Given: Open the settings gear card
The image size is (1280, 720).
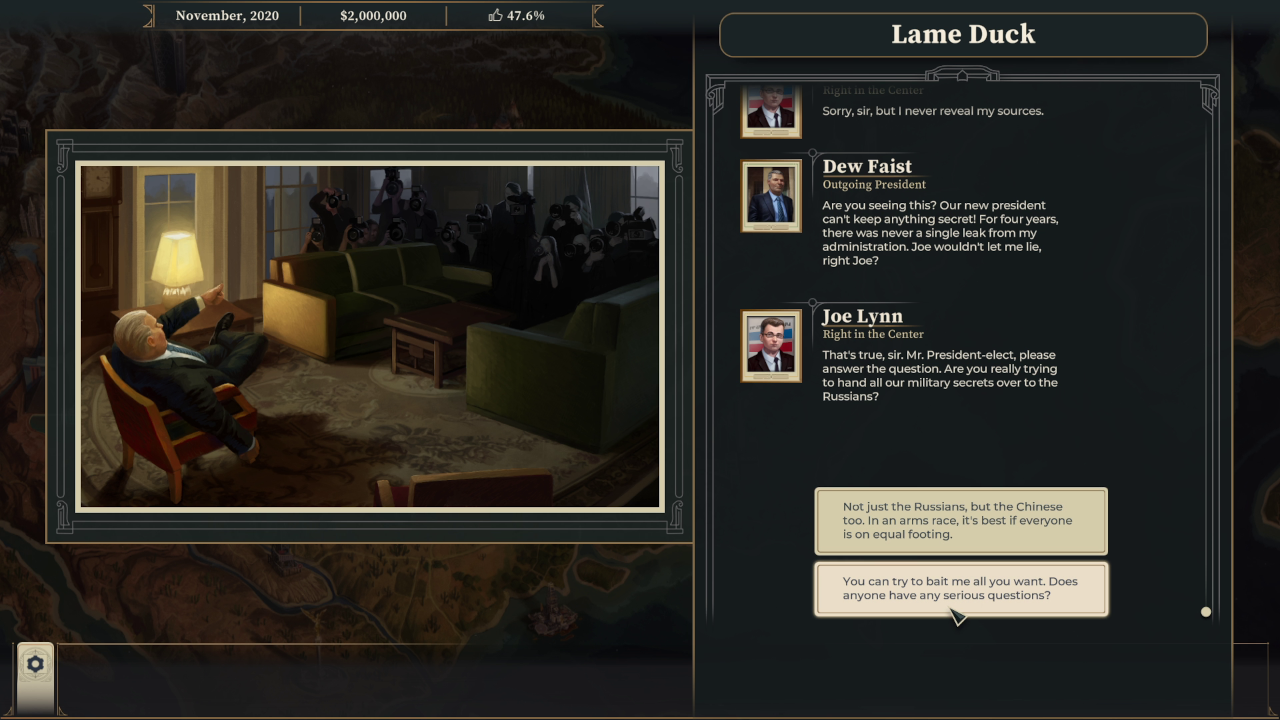Looking at the screenshot, I should [x=35, y=663].
